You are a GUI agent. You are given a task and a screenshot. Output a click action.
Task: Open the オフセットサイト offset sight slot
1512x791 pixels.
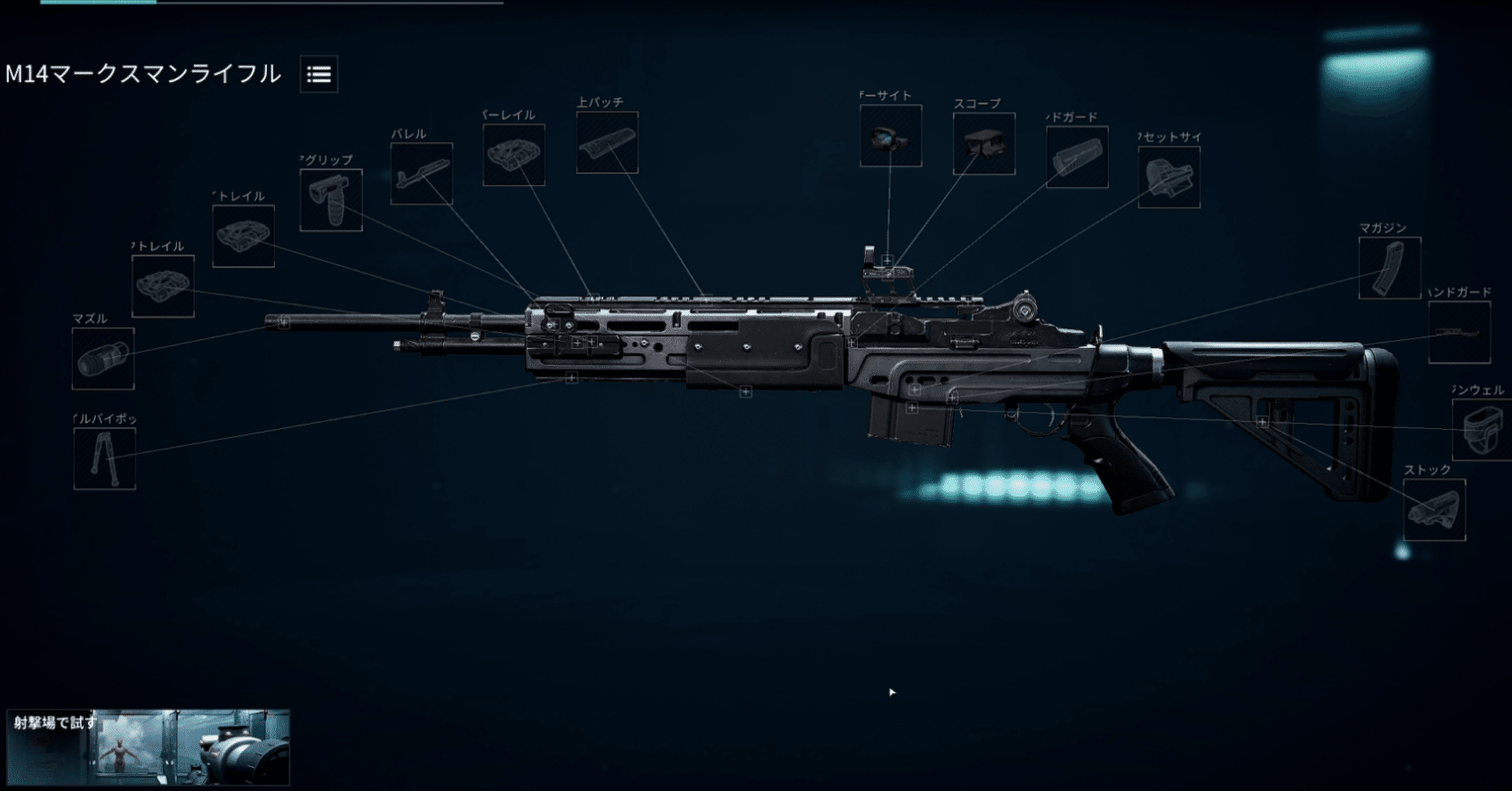point(1171,177)
